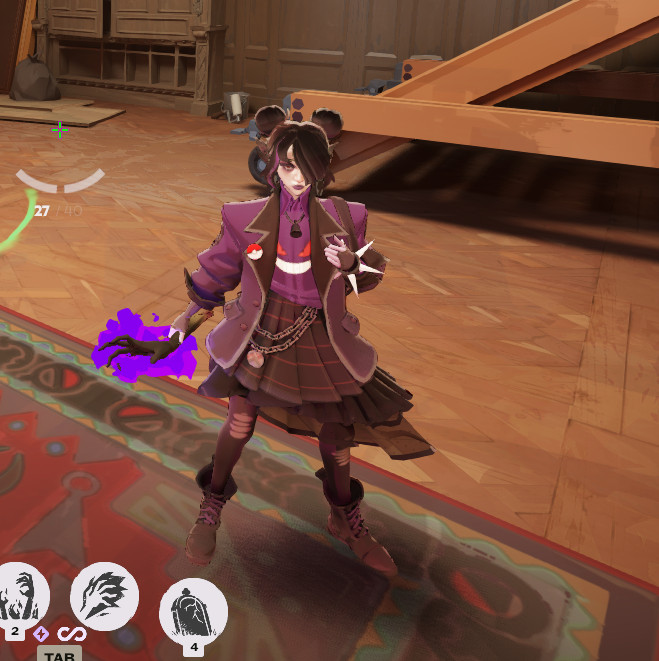Use the clawed hand ability
The height and width of the screenshot is (661, 659).
(x=104, y=596)
